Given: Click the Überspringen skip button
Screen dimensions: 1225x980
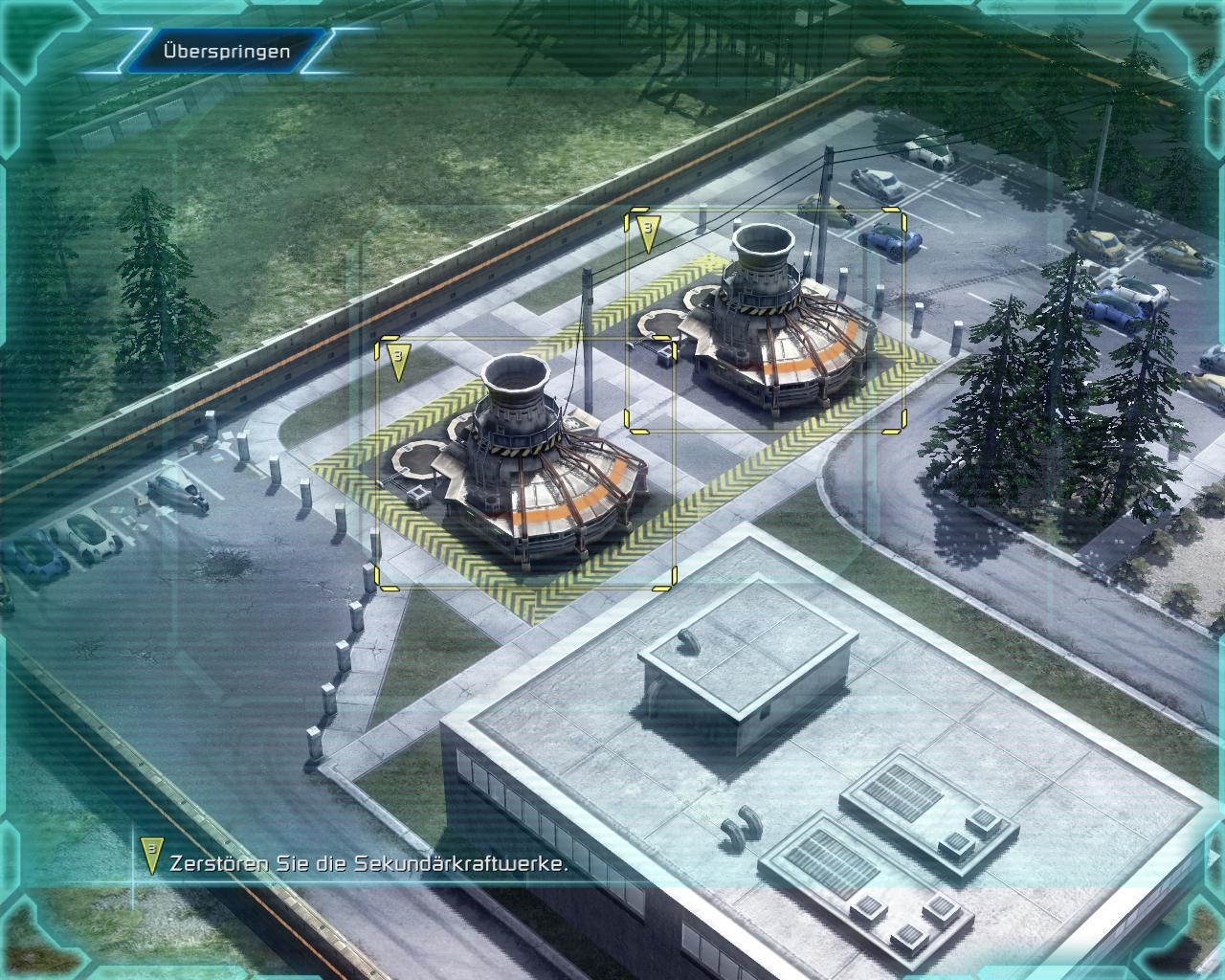Looking at the screenshot, I should (226, 52).
